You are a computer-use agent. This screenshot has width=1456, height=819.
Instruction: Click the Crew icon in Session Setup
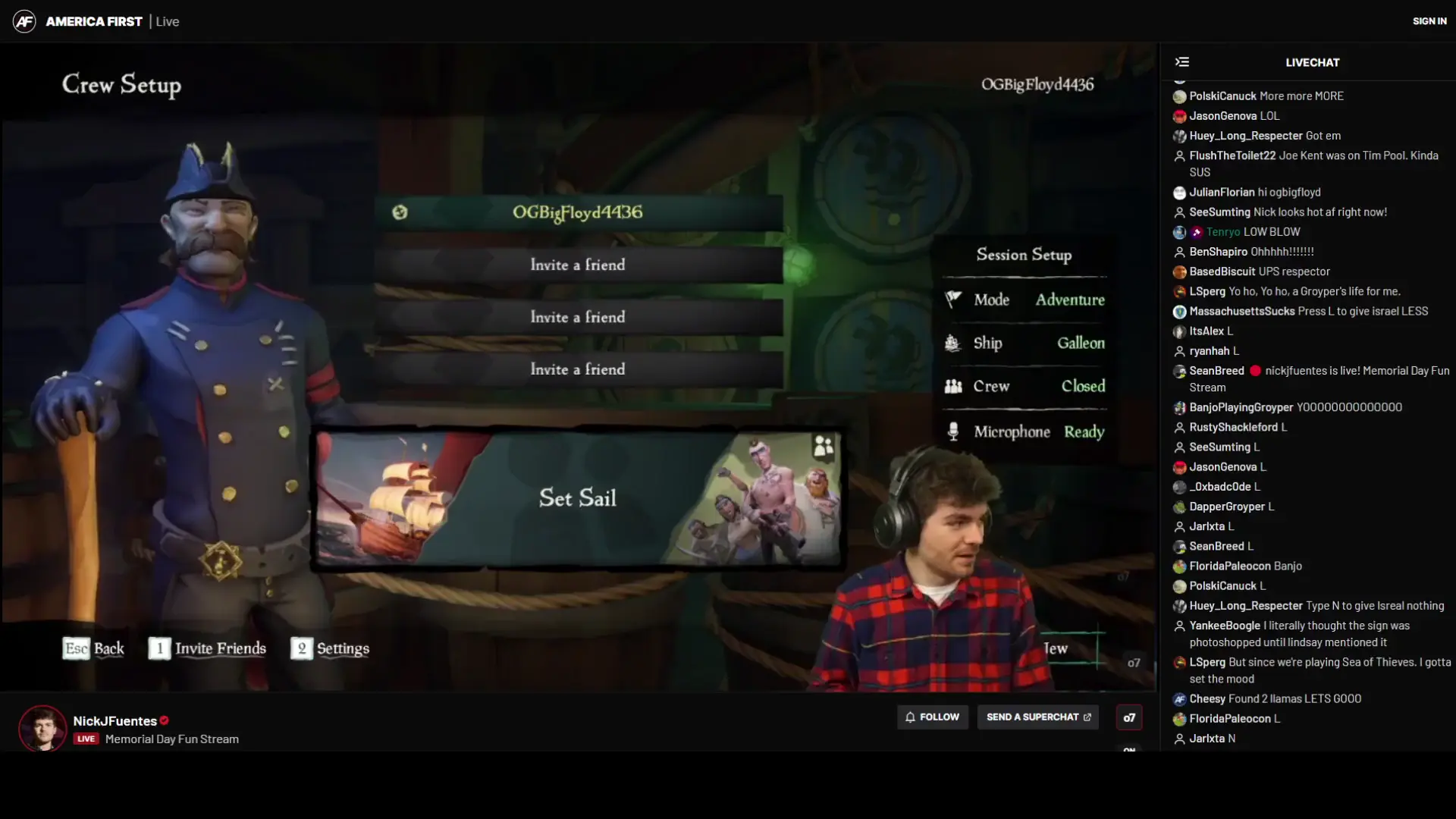pyautogui.click(x=953, y=386)
